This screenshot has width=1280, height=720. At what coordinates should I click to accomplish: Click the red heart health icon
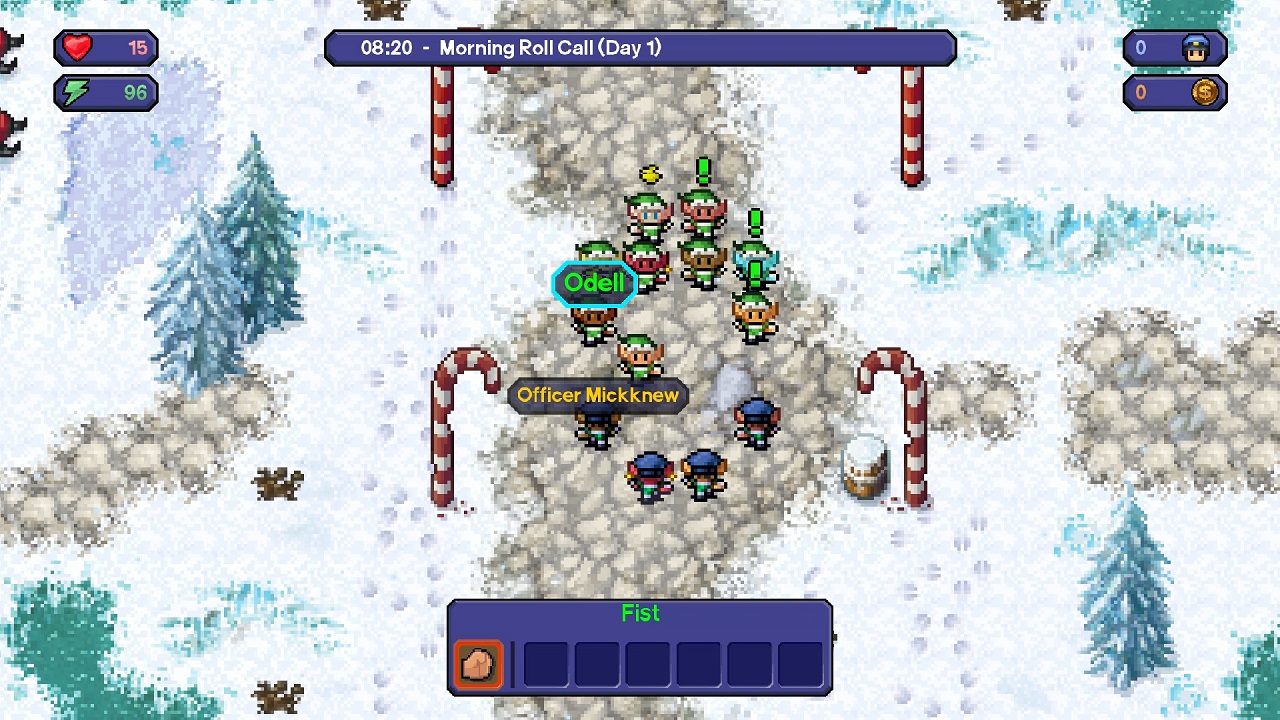78,45
